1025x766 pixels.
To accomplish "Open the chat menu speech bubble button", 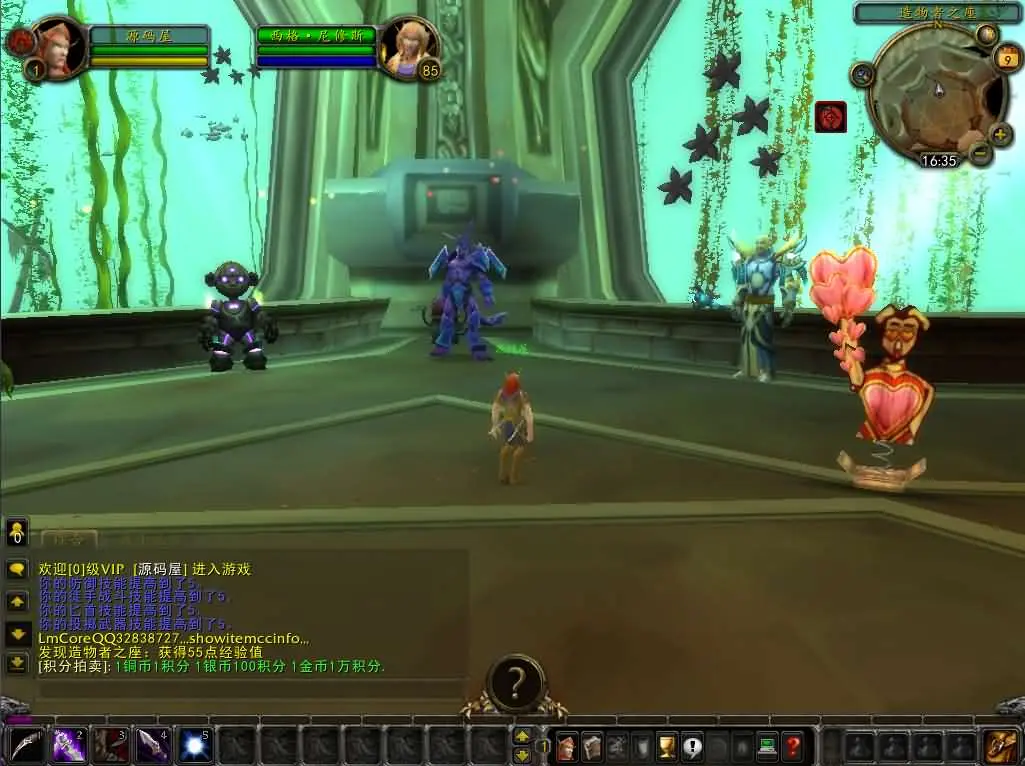I will [x=17, y=569].
